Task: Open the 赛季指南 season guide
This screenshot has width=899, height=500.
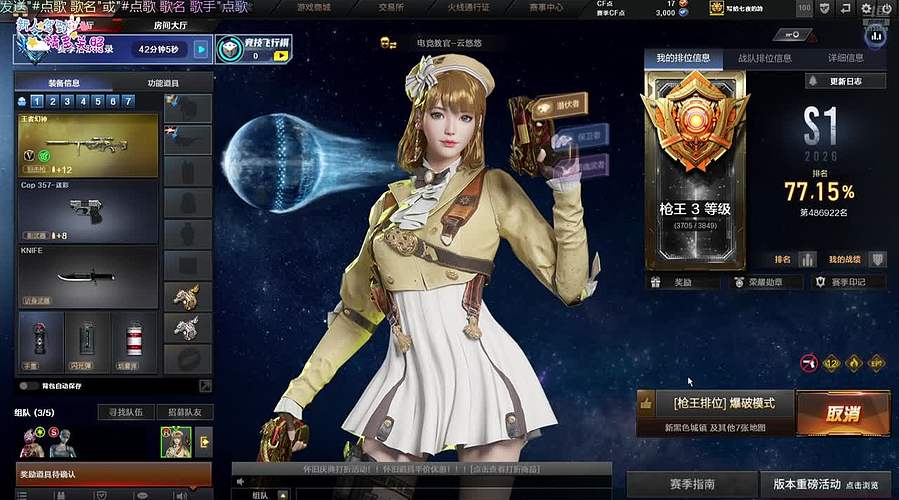Action: click(x=693, y=484)
